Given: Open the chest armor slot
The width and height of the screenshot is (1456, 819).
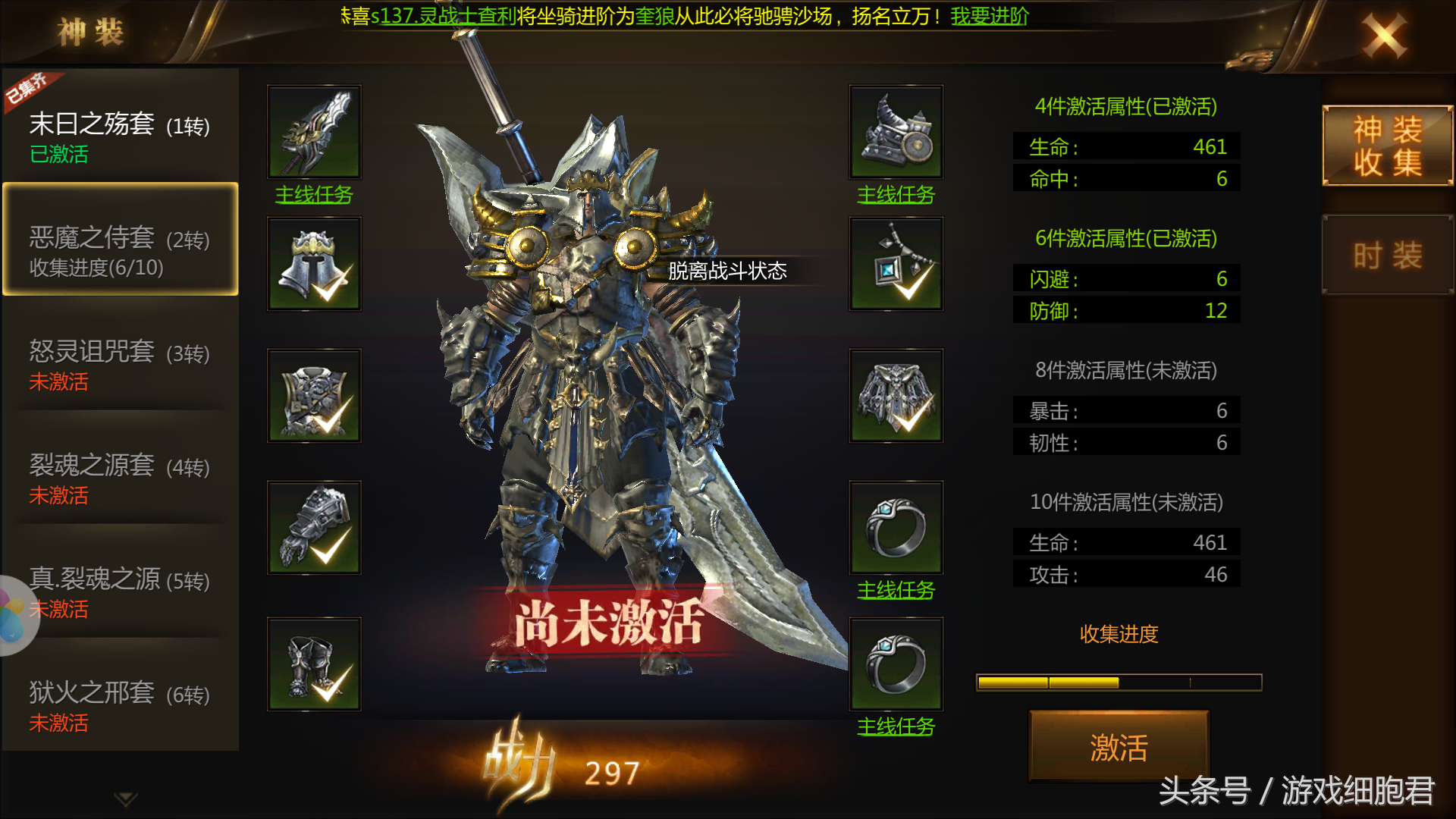Looking at the screenshot, I should point(313,395).
